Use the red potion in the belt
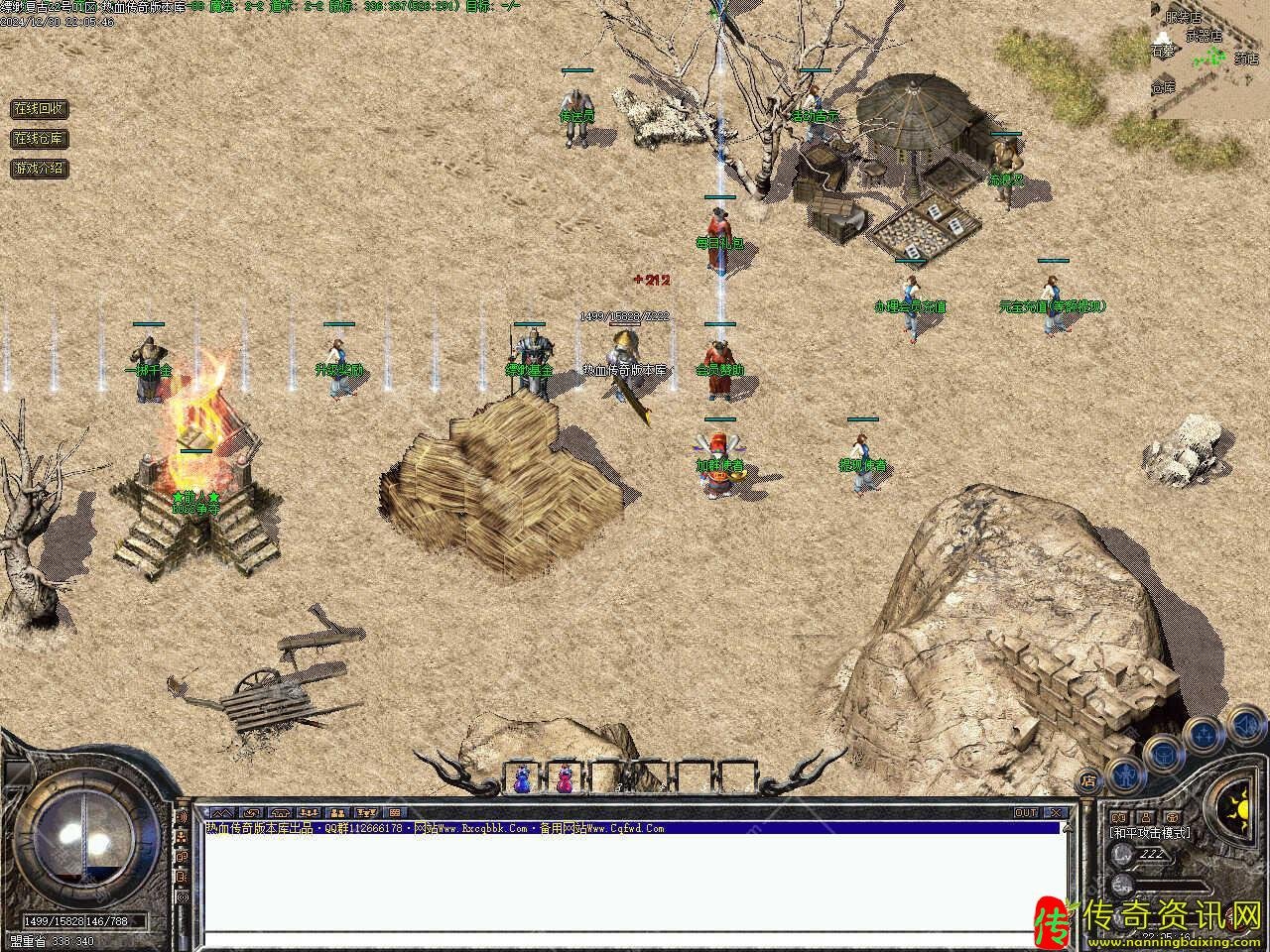This screenshot has width=1270, height=952. [566, 778]
